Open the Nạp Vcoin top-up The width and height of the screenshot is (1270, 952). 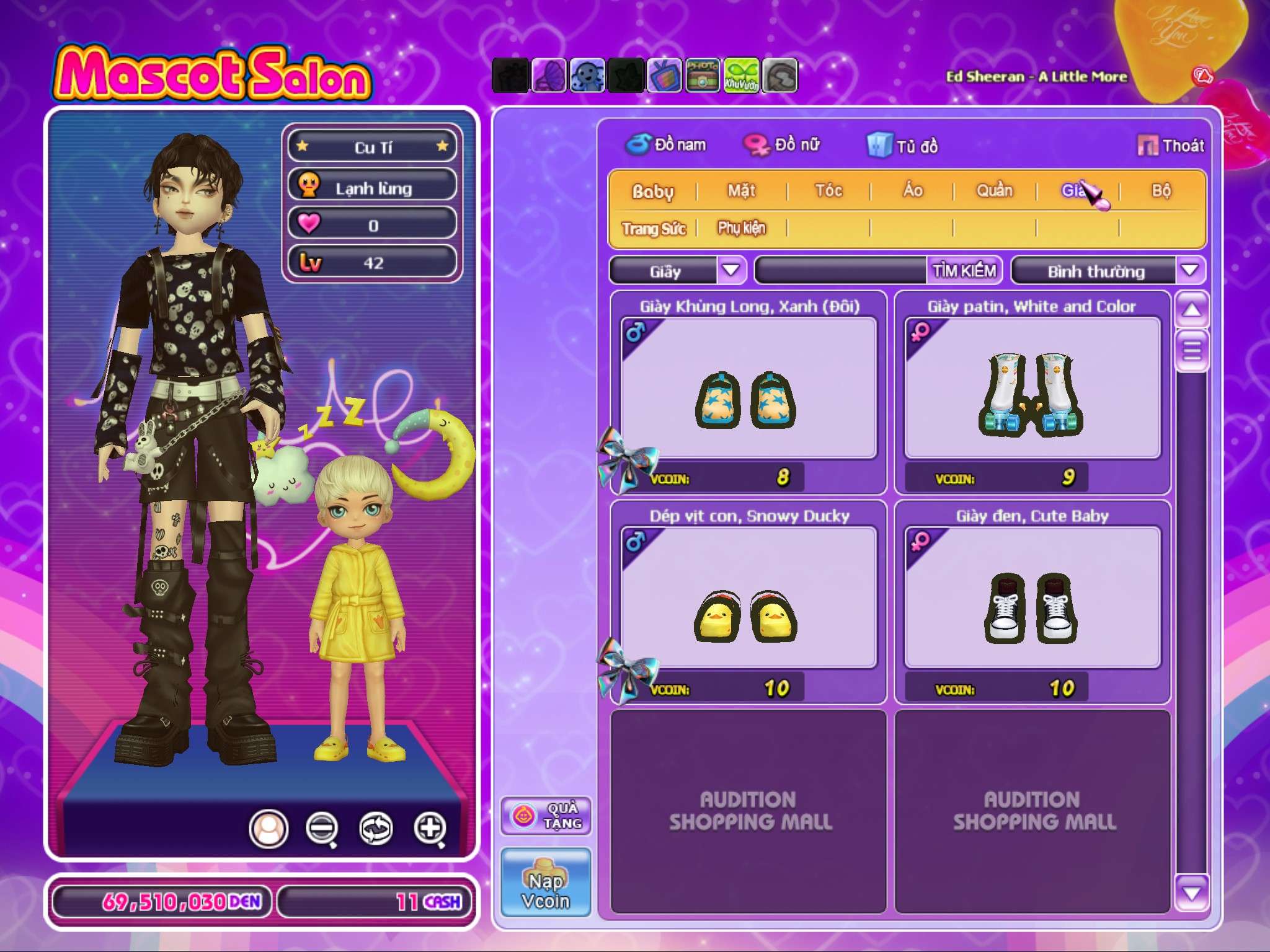(x=546, y=882)
